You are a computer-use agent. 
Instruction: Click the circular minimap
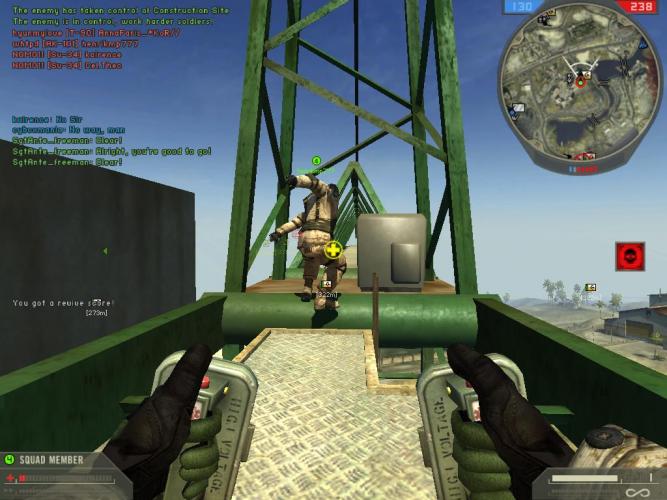[580, 85]
